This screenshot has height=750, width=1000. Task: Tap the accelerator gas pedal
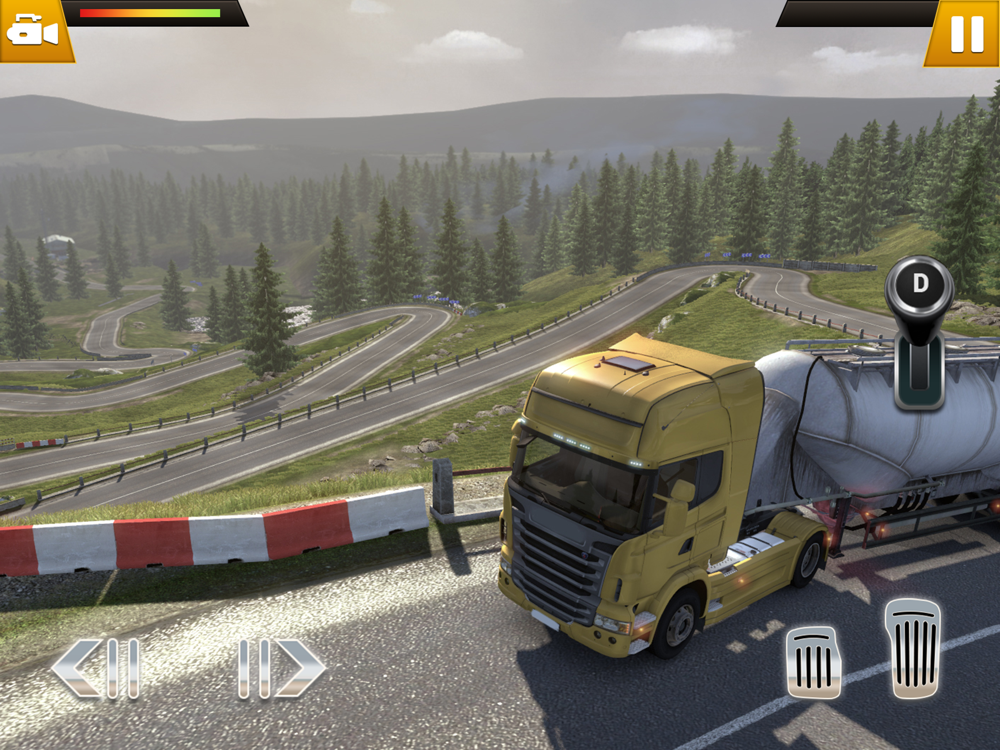pyautogui.click(x=912, y=647)
